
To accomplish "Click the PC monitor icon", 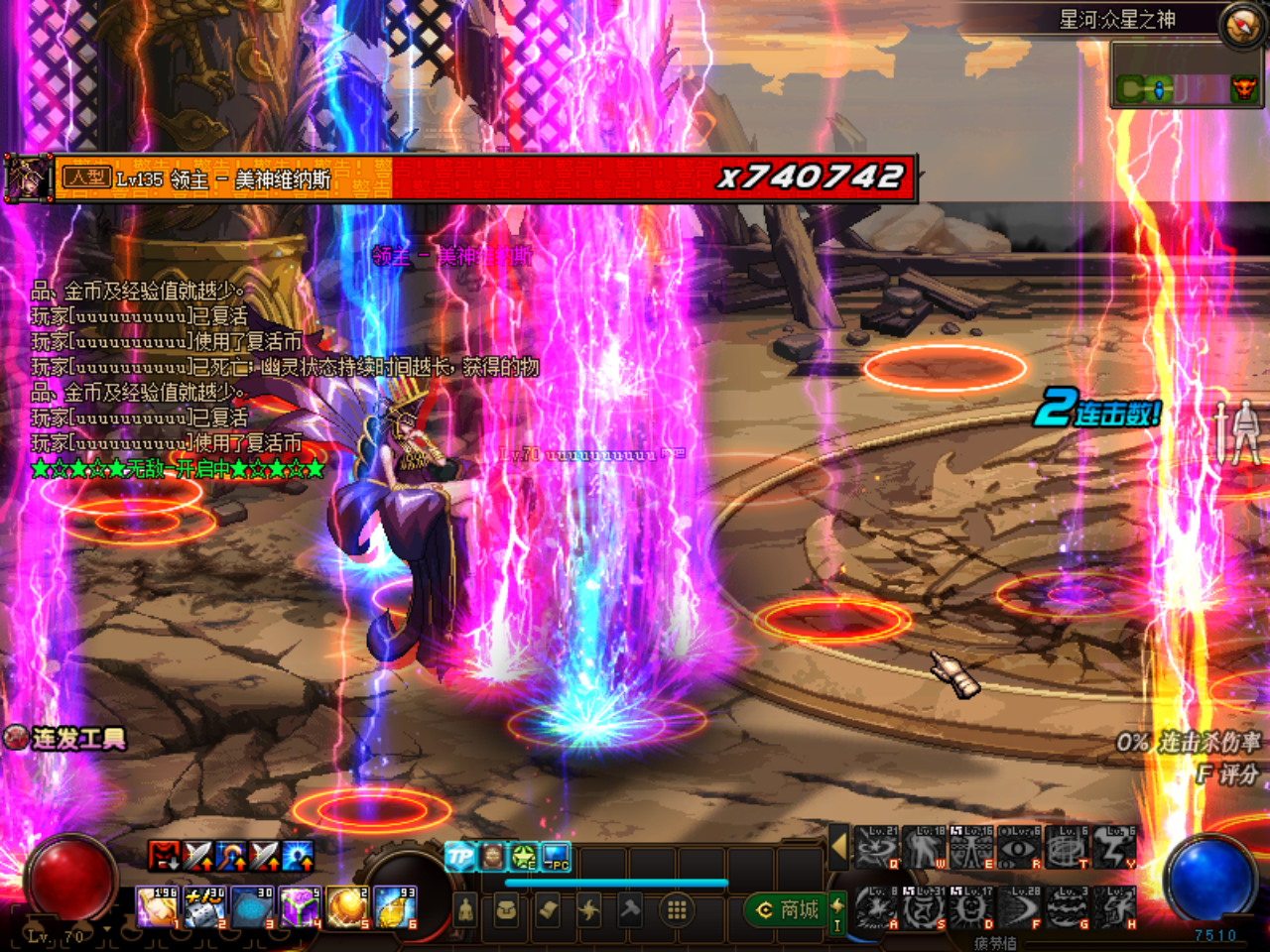I will 557,857.
